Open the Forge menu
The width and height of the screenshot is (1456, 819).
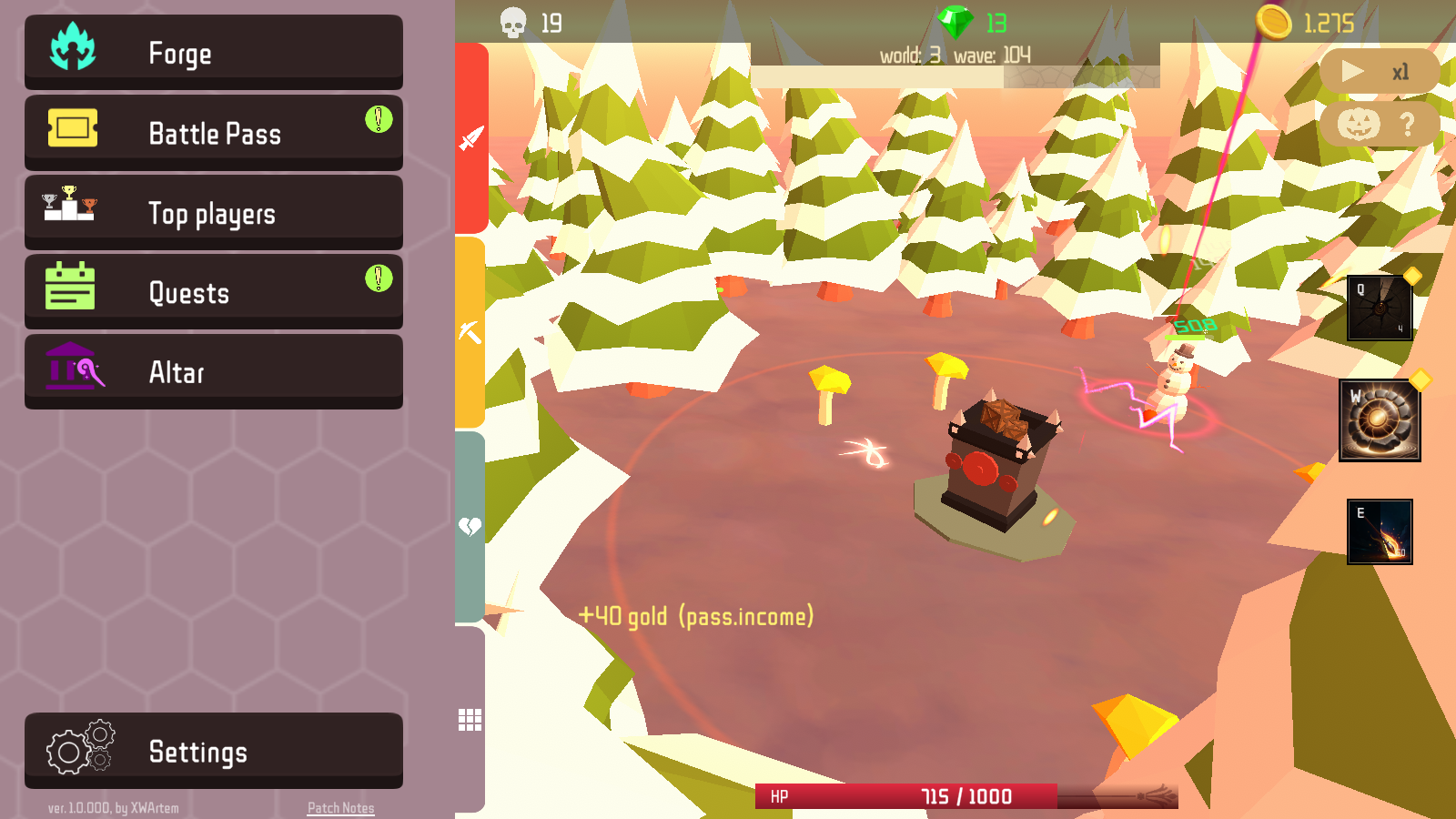point(213,52)
